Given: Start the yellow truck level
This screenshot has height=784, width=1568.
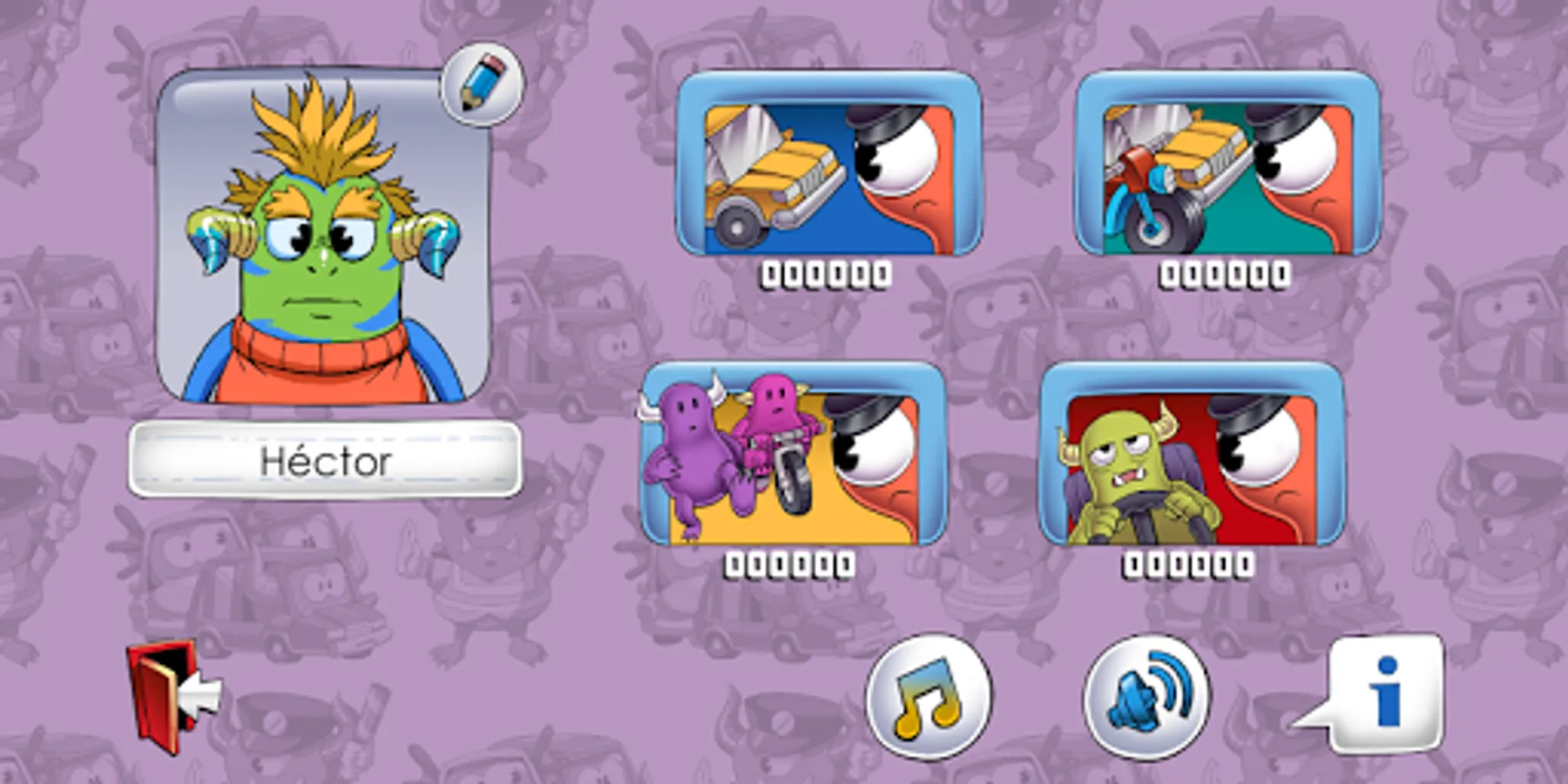Looking at the screenshot, I should (x=832, y=166).
